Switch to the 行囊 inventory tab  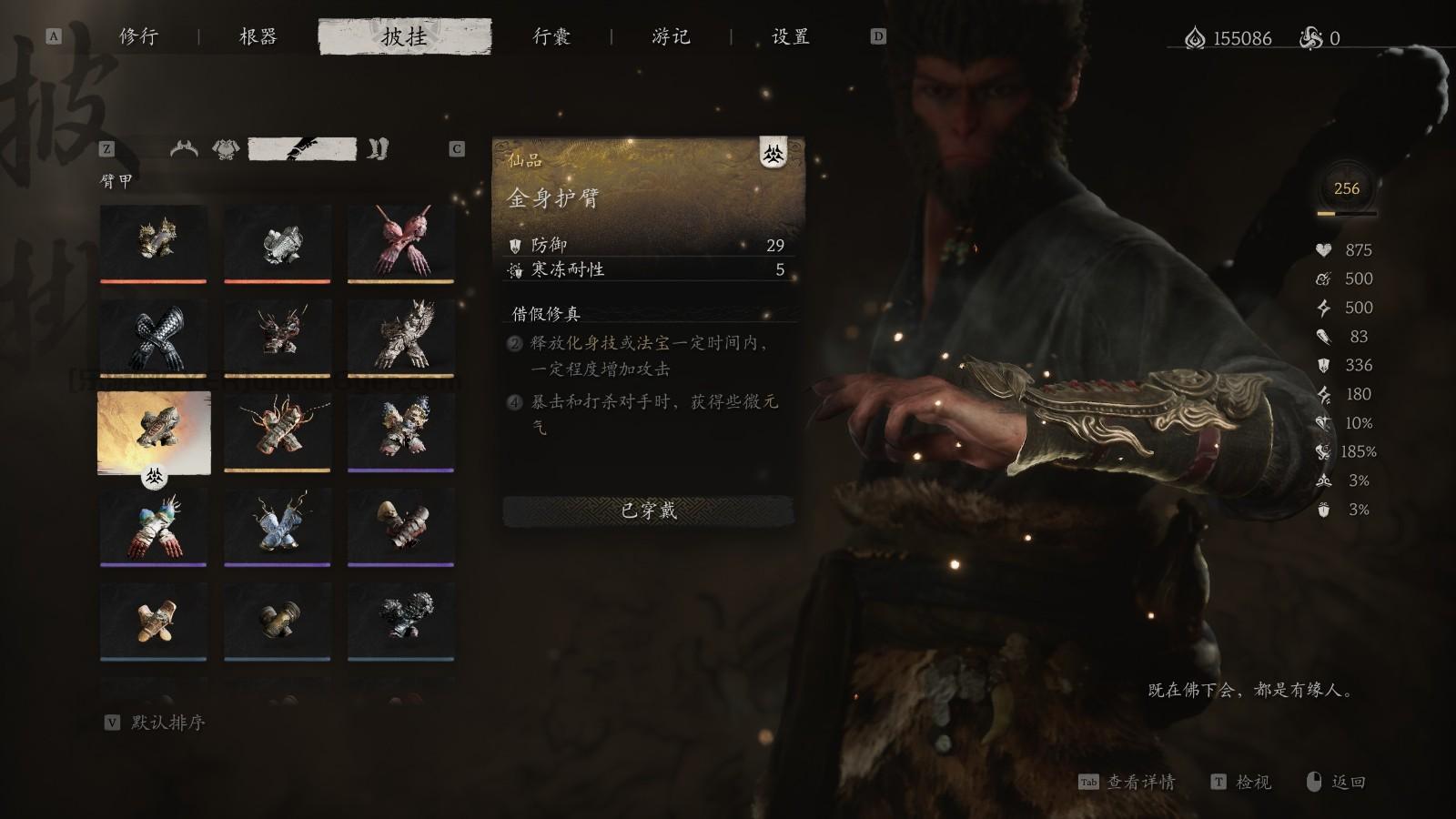pos(551,38)
